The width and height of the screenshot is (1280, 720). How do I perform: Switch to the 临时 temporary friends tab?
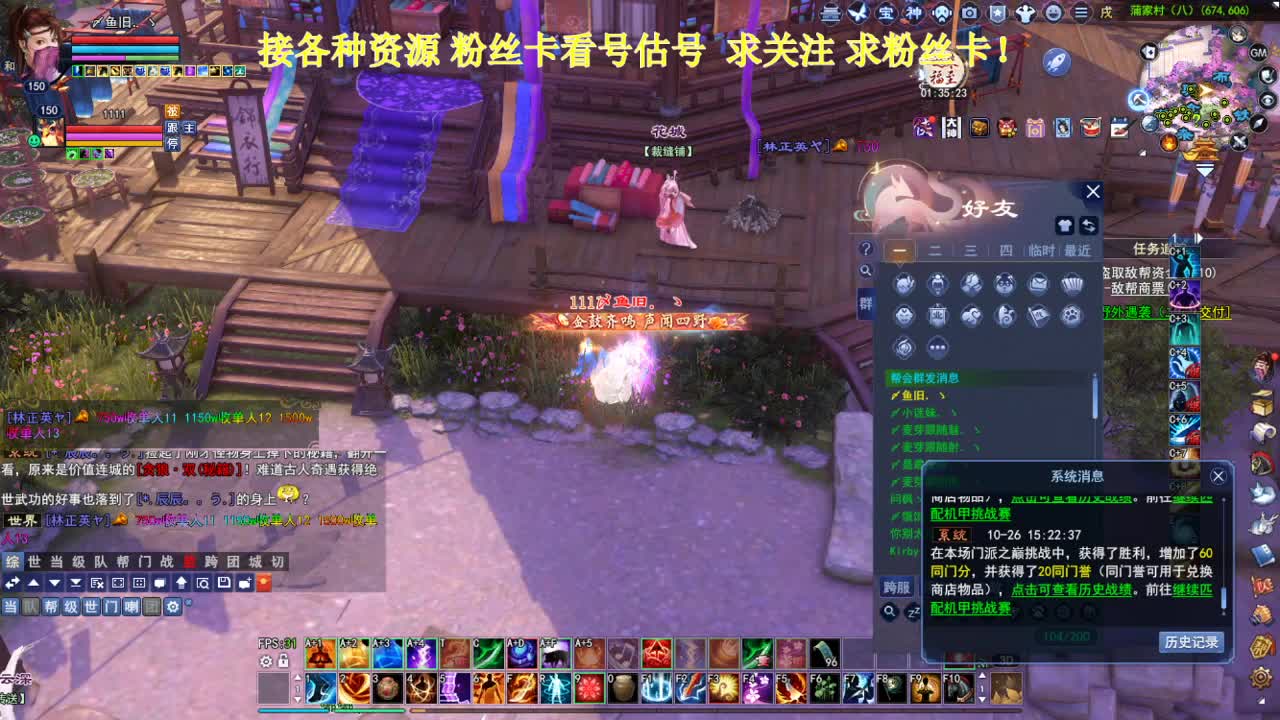tap(1042, 250)
